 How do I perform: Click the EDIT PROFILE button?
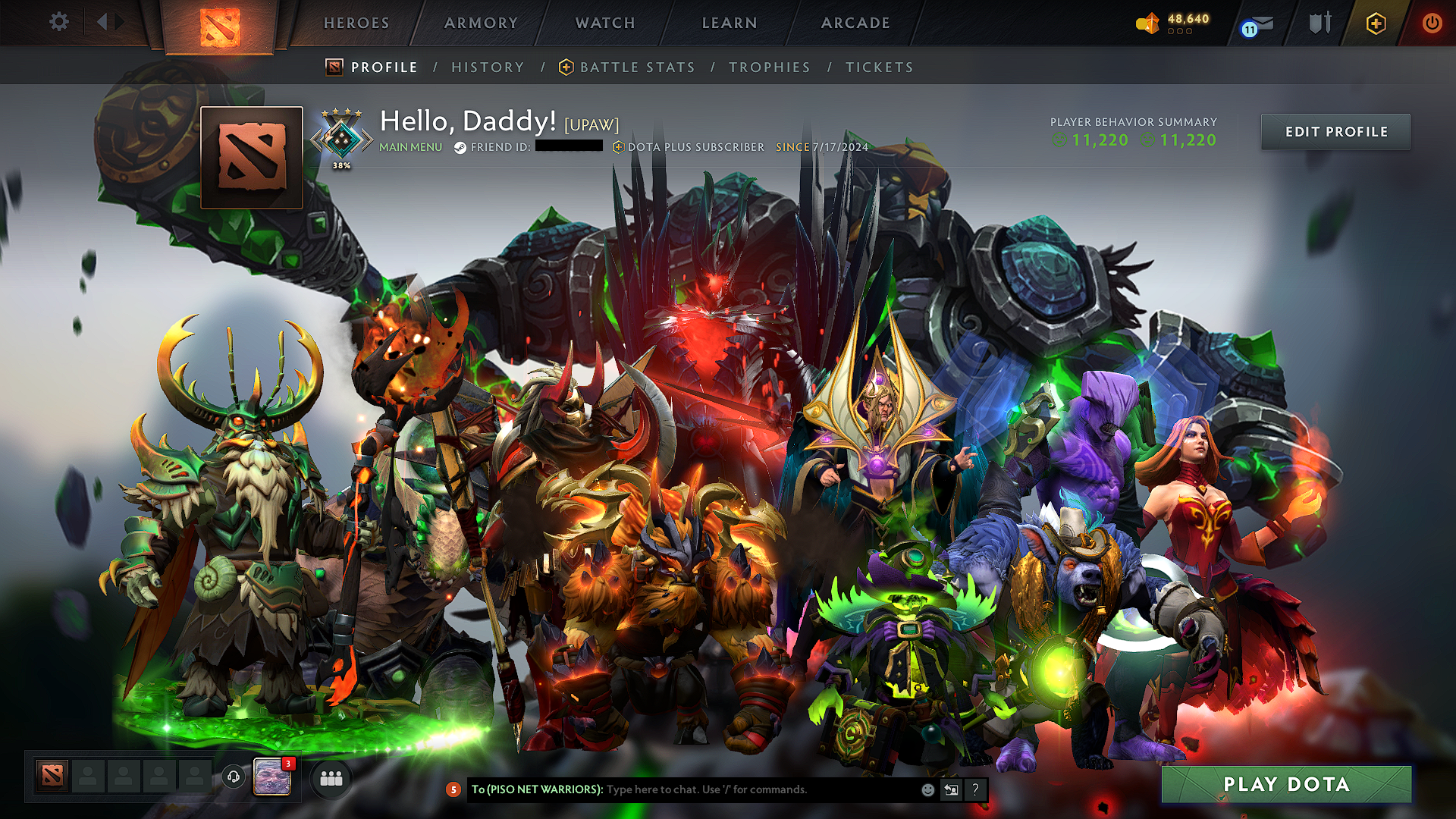(1335, 131)
